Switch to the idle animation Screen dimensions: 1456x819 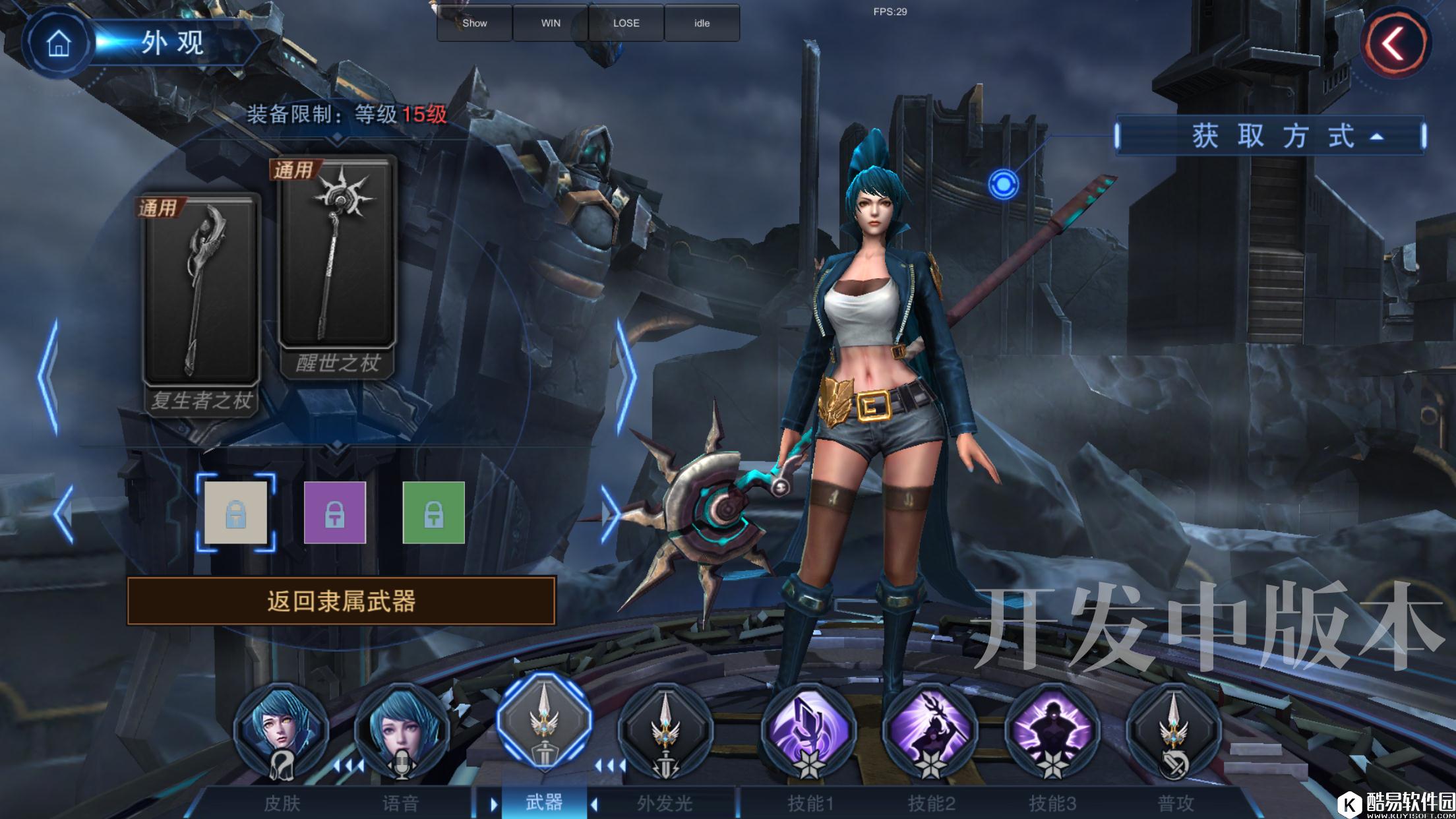point(702,23)
